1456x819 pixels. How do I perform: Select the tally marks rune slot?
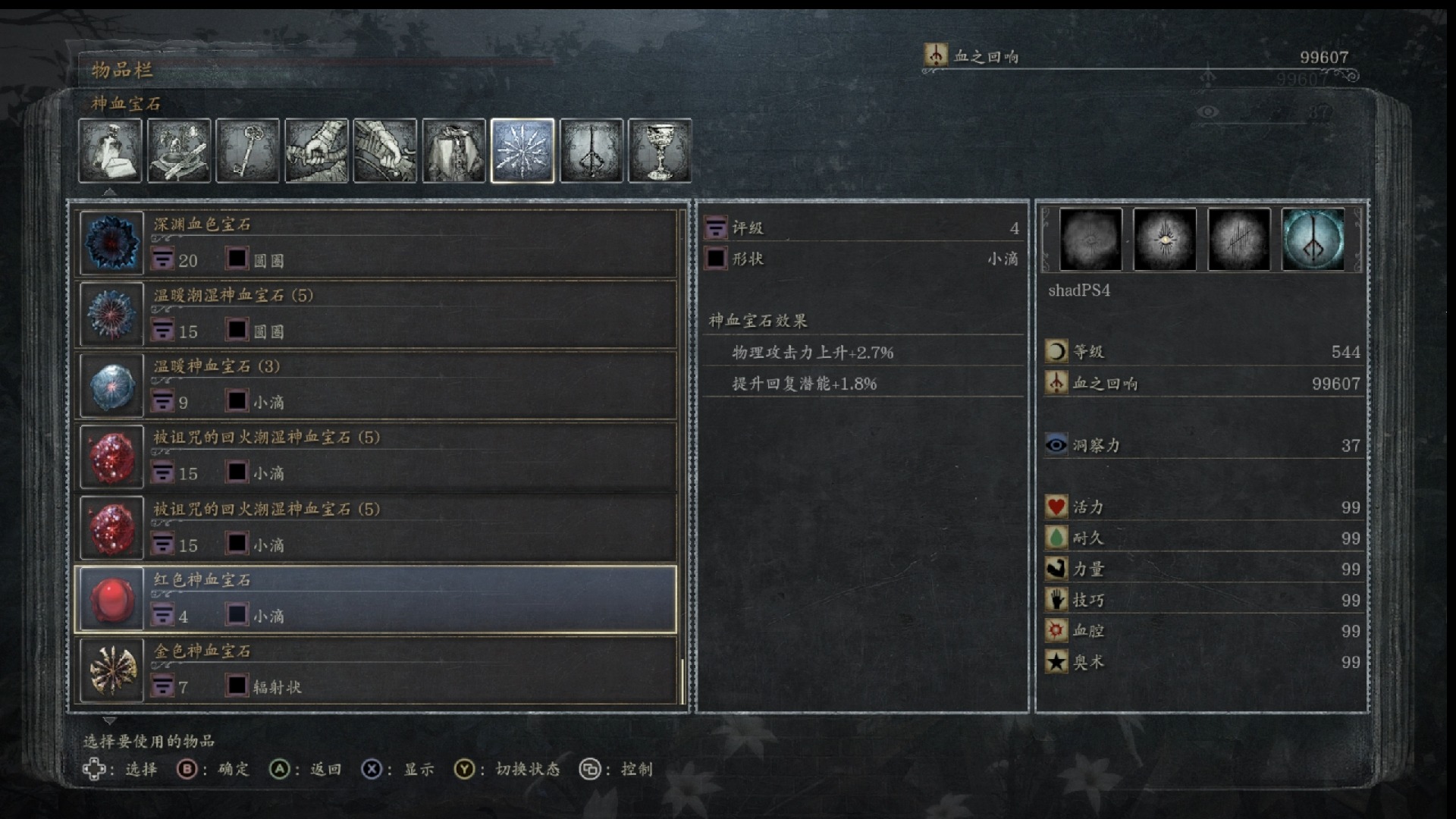(x=1238, y=240)
